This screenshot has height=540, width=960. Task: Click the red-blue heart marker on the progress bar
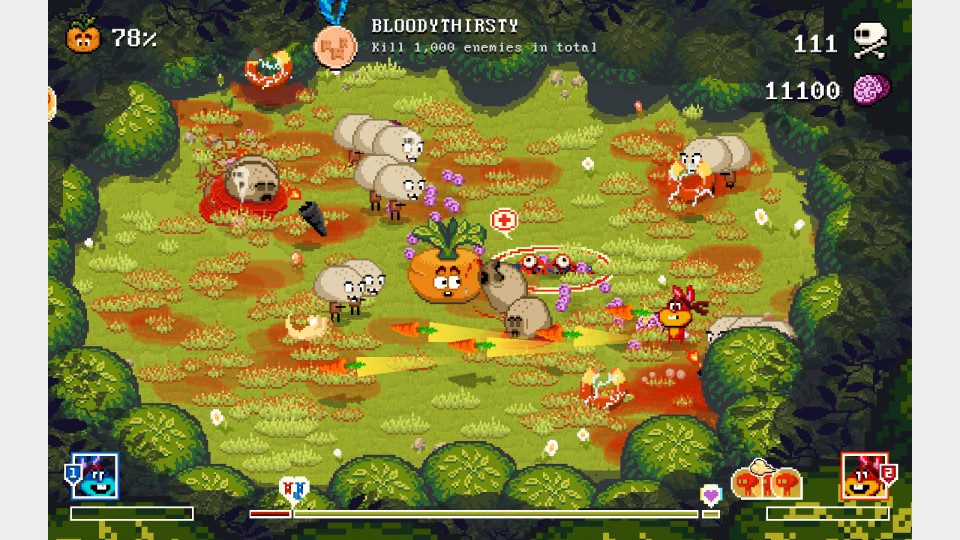tap(293, 489)
